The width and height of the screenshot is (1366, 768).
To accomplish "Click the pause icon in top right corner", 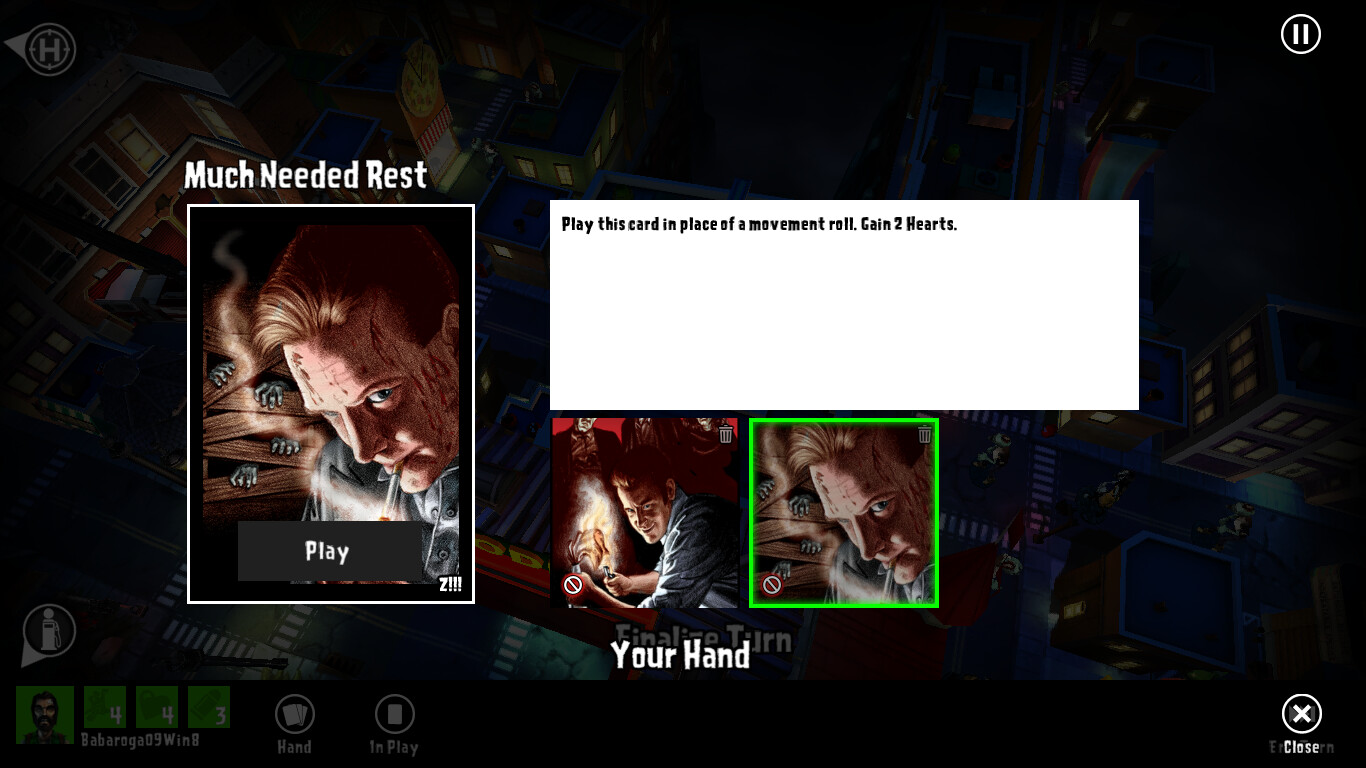I will point(1300,33).
